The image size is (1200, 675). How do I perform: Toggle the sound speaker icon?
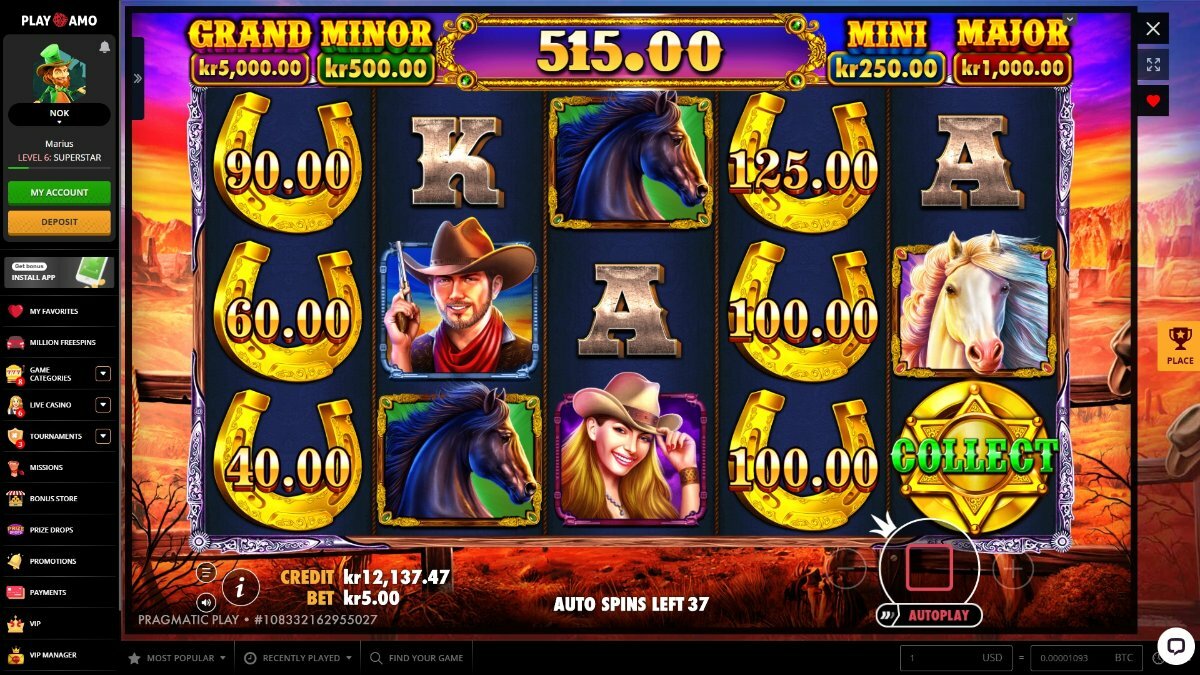tap(206, 602)
